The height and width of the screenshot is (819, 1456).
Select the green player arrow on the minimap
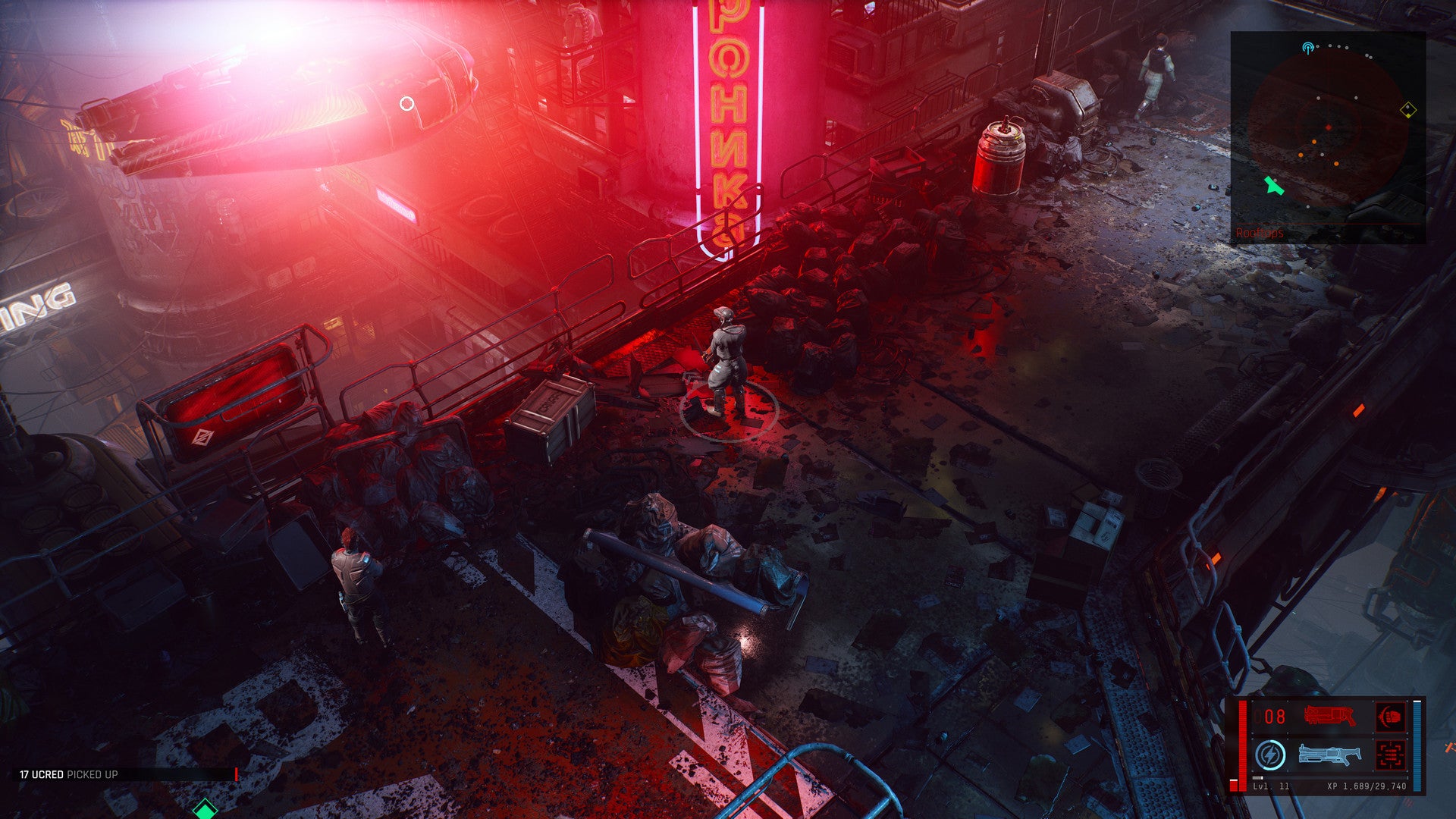pos(1274,187)
